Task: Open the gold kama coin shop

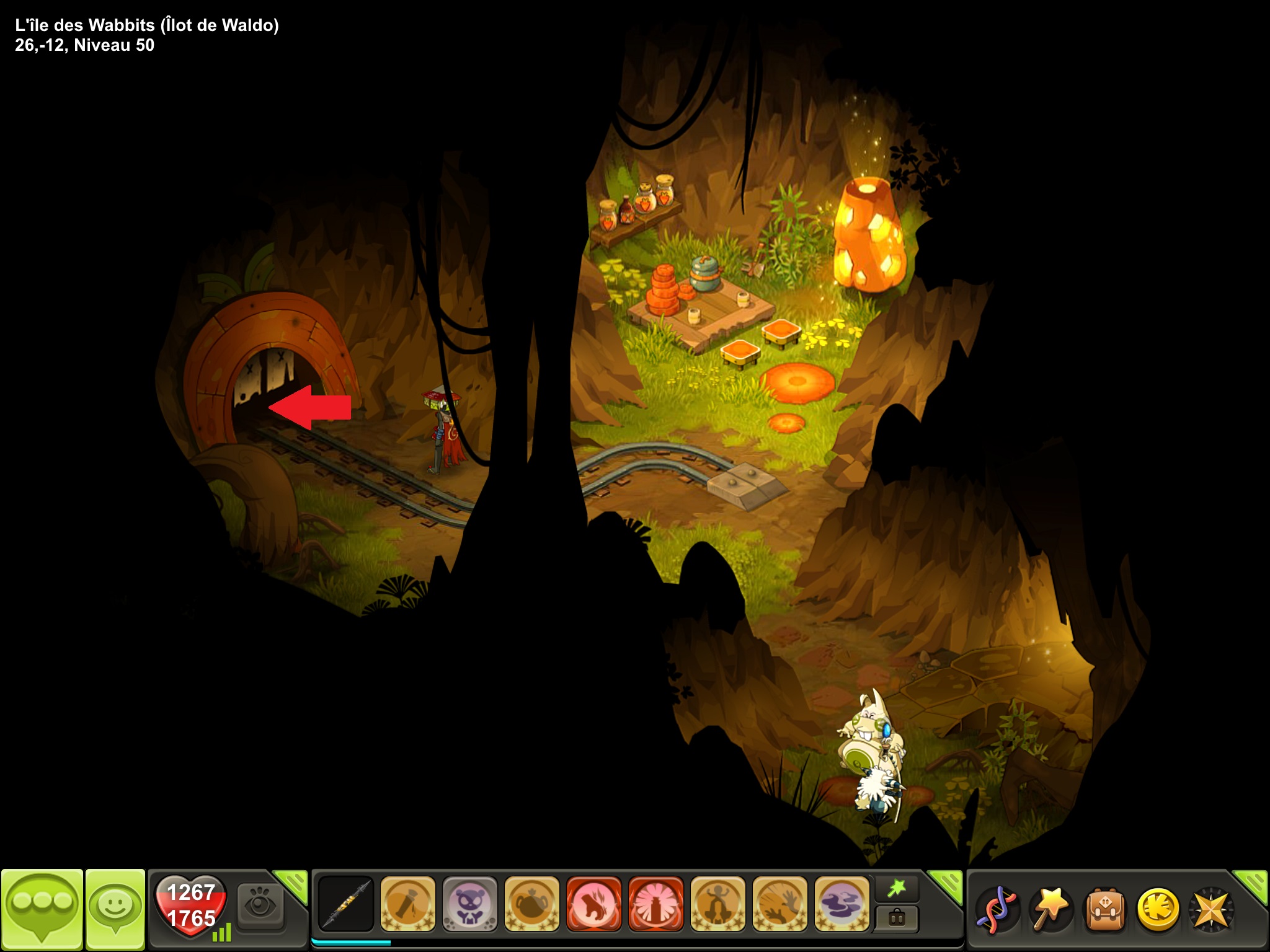Action: click(1157, 910)
